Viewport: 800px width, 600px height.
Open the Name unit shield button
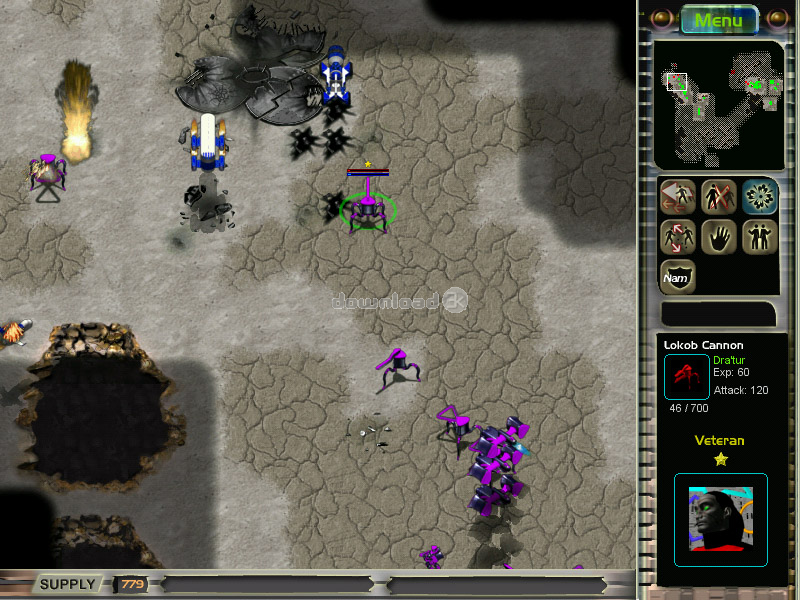(x=677, y=277)
